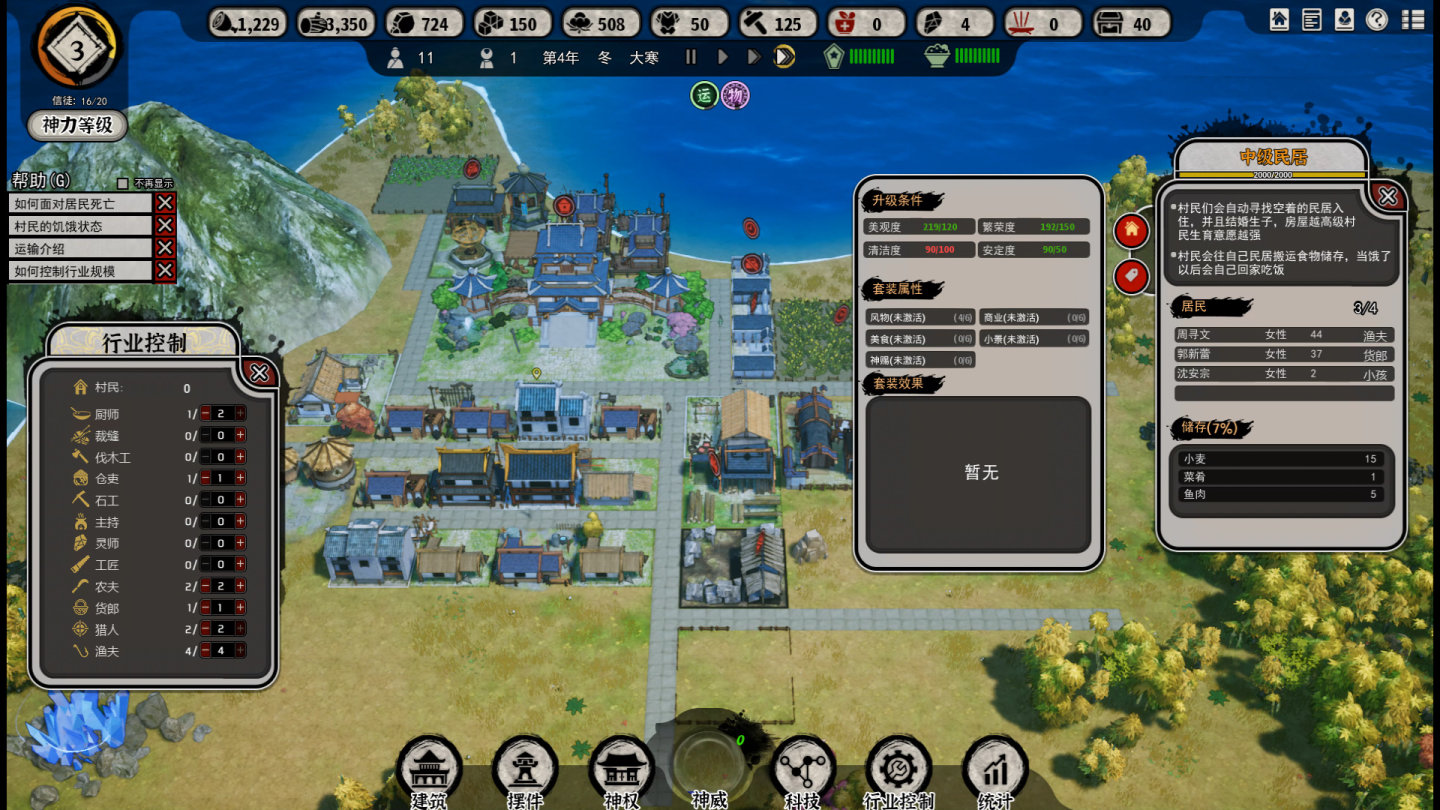Open the help question mark button
Viewport: 1440px width, 810px height.
(1377, 19)
